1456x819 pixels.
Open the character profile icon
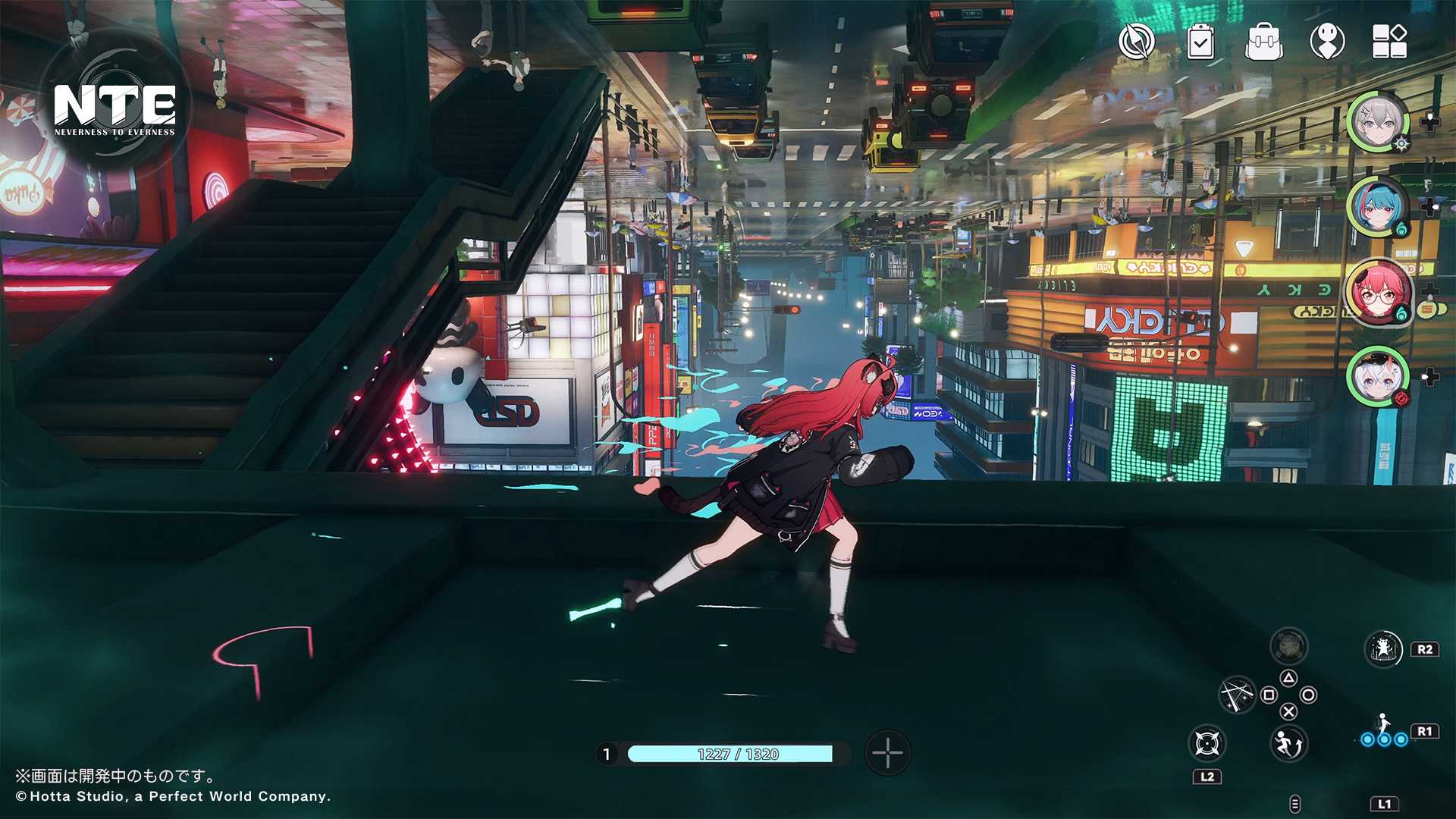point(1327,41)
